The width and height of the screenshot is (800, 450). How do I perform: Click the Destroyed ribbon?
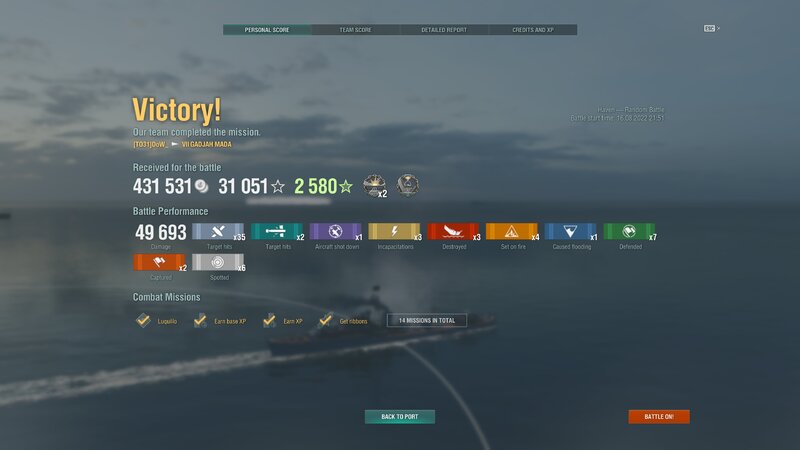pos(453,232)
